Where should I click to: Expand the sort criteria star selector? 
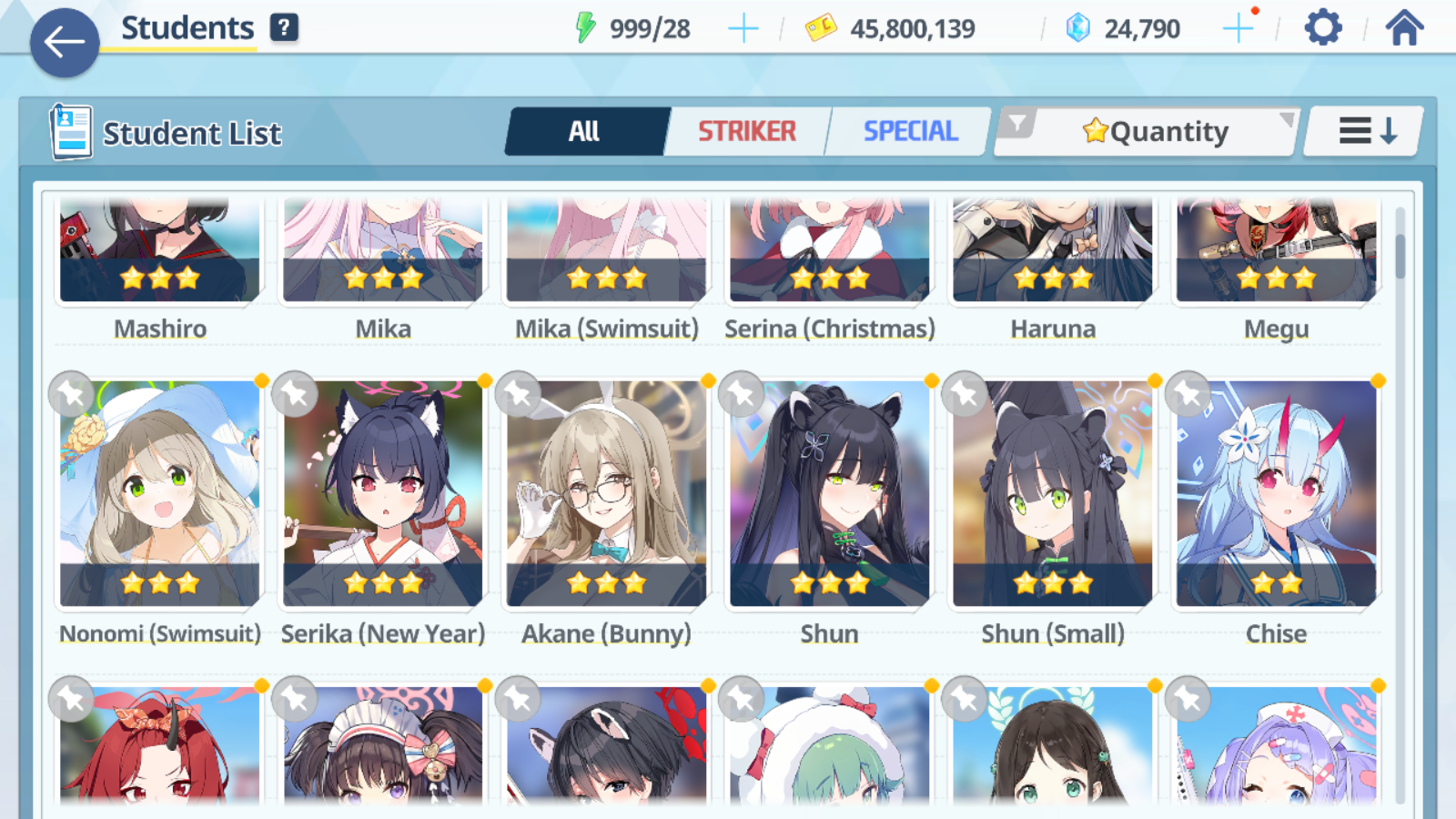[1097, 130]
